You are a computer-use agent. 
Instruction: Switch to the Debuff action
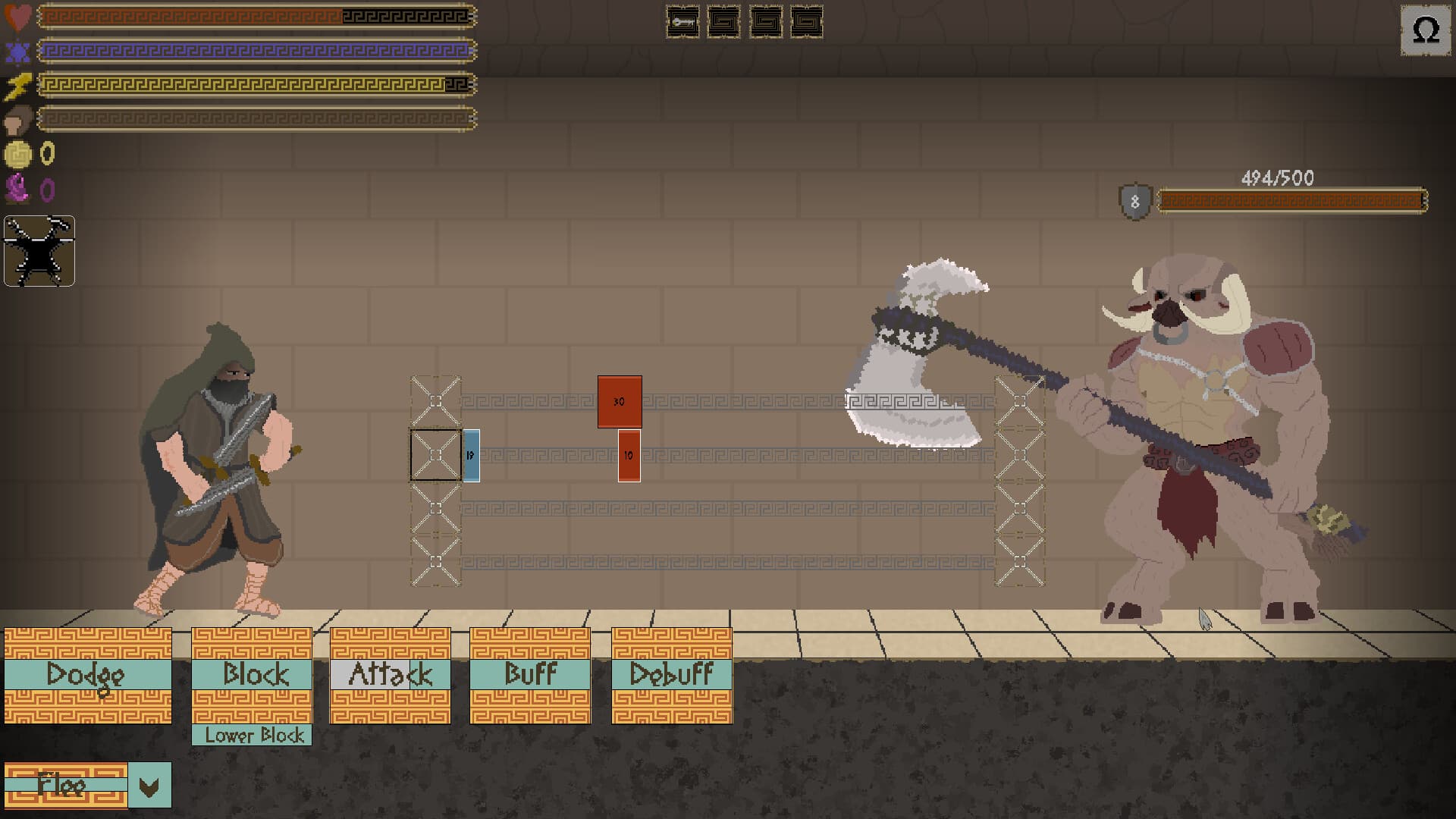(670, 673)
